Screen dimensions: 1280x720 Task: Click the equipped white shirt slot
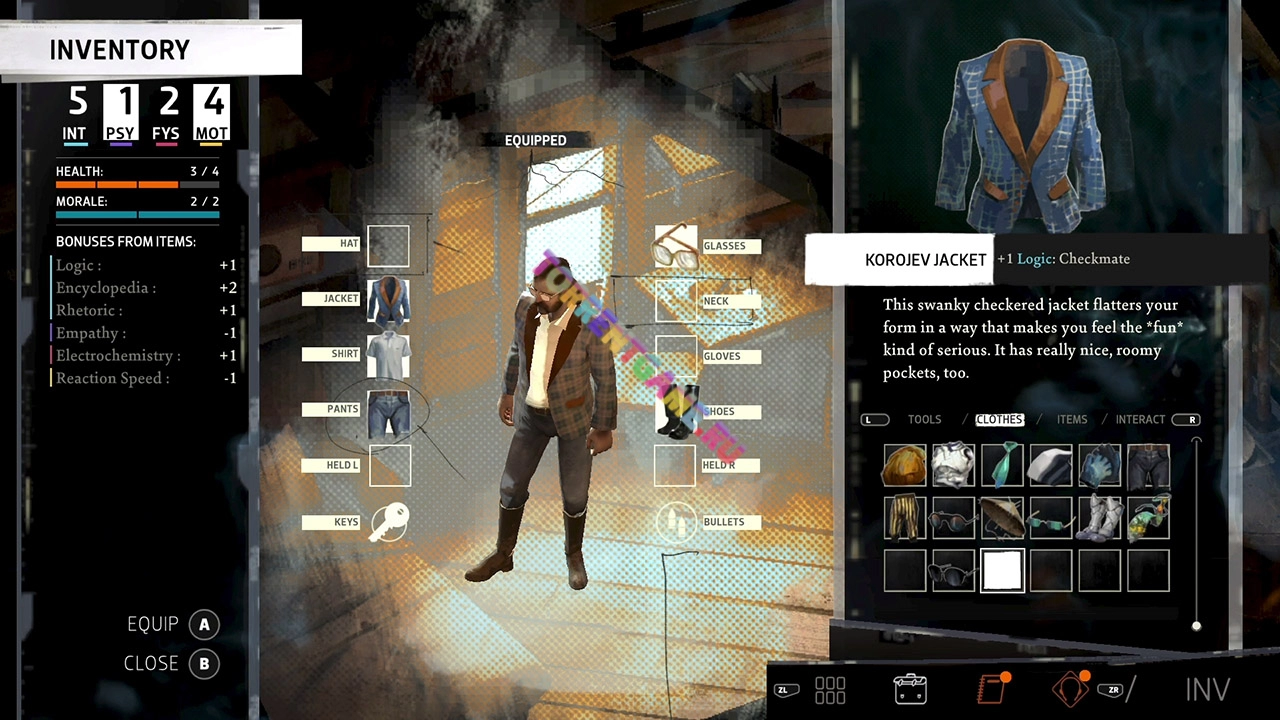(x=388, y=355)
